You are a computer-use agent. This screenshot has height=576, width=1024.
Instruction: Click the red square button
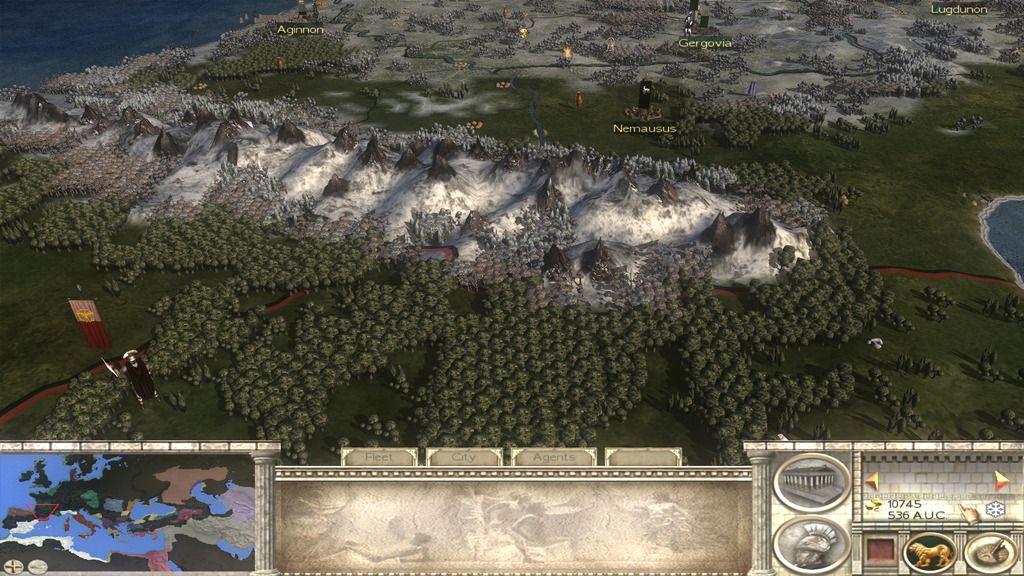[879, 551]
